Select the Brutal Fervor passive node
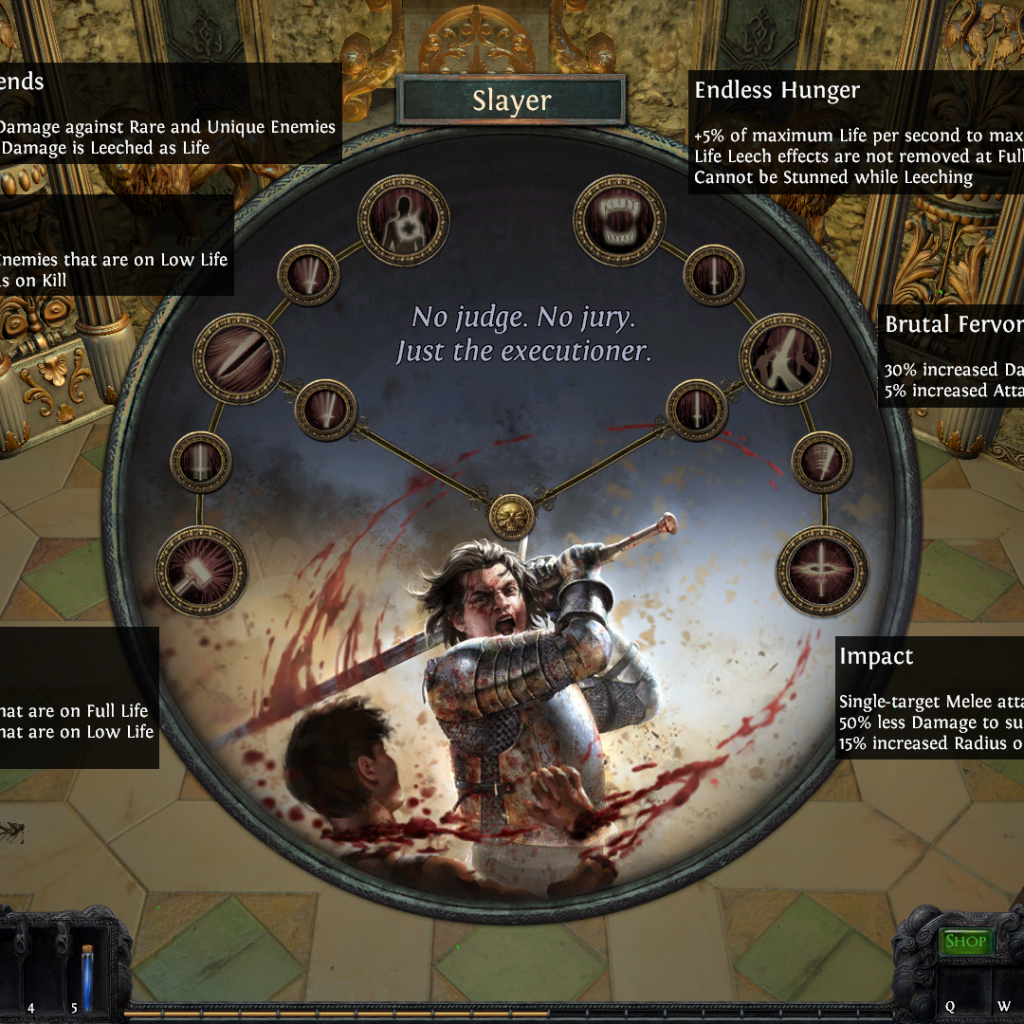This screenshot has width=1024, height=1024. [x=785, y=359]
